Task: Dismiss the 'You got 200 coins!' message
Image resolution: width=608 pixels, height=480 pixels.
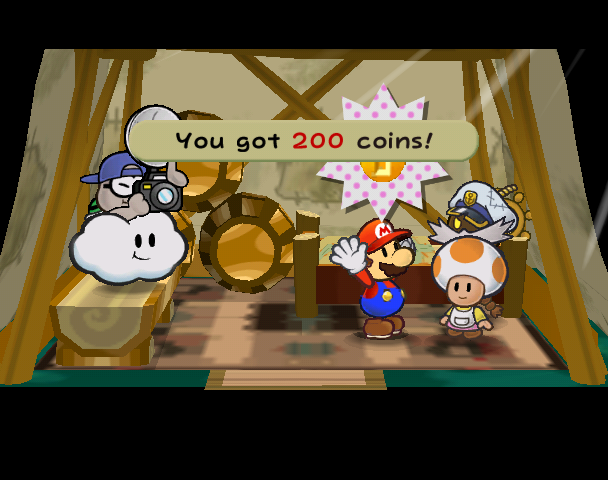Action: coord(304,140)
